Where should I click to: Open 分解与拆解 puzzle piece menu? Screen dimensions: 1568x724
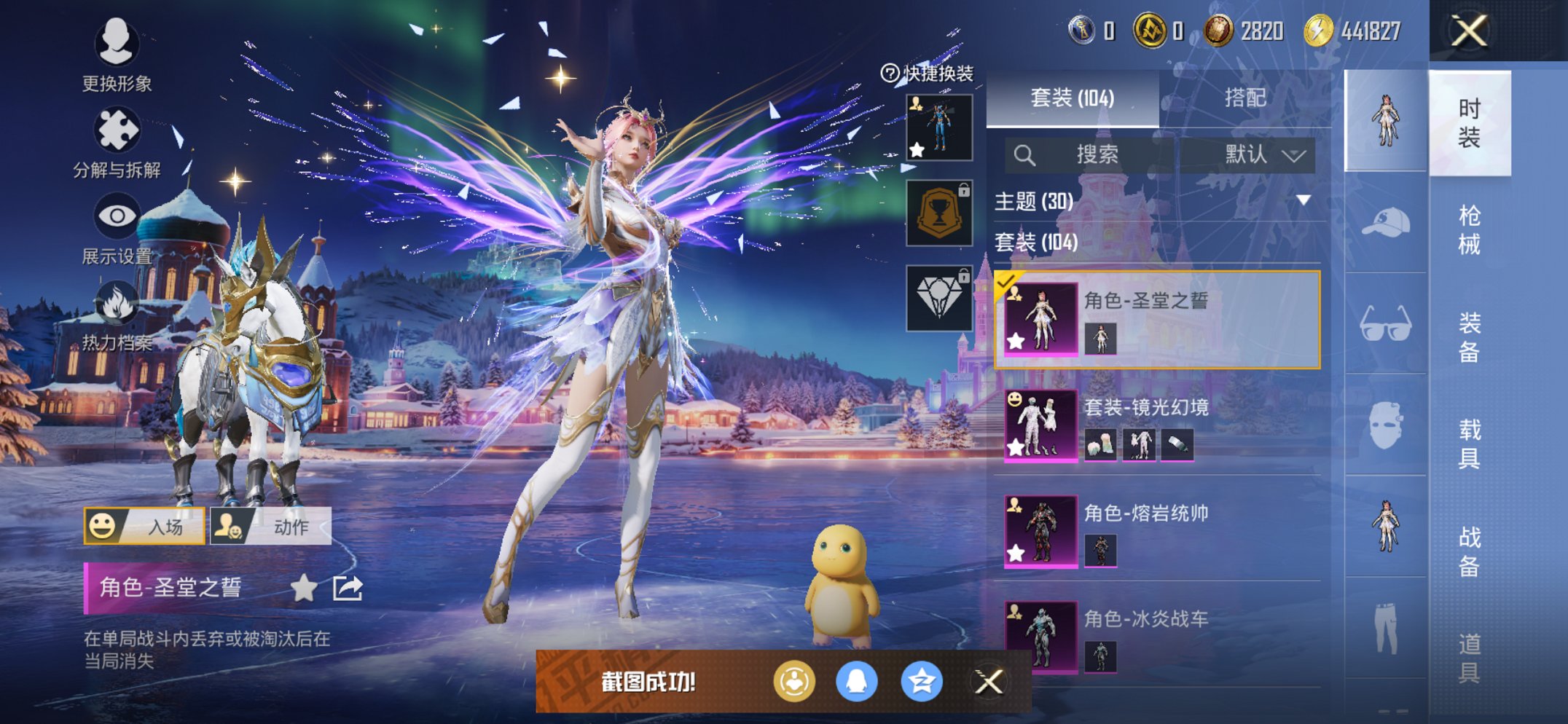(117, 142)
